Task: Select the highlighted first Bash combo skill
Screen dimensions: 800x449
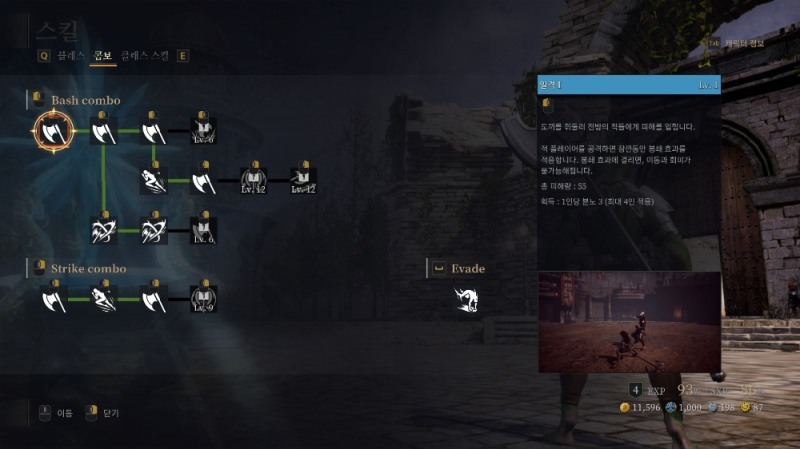Action: [x=53, y=130]
